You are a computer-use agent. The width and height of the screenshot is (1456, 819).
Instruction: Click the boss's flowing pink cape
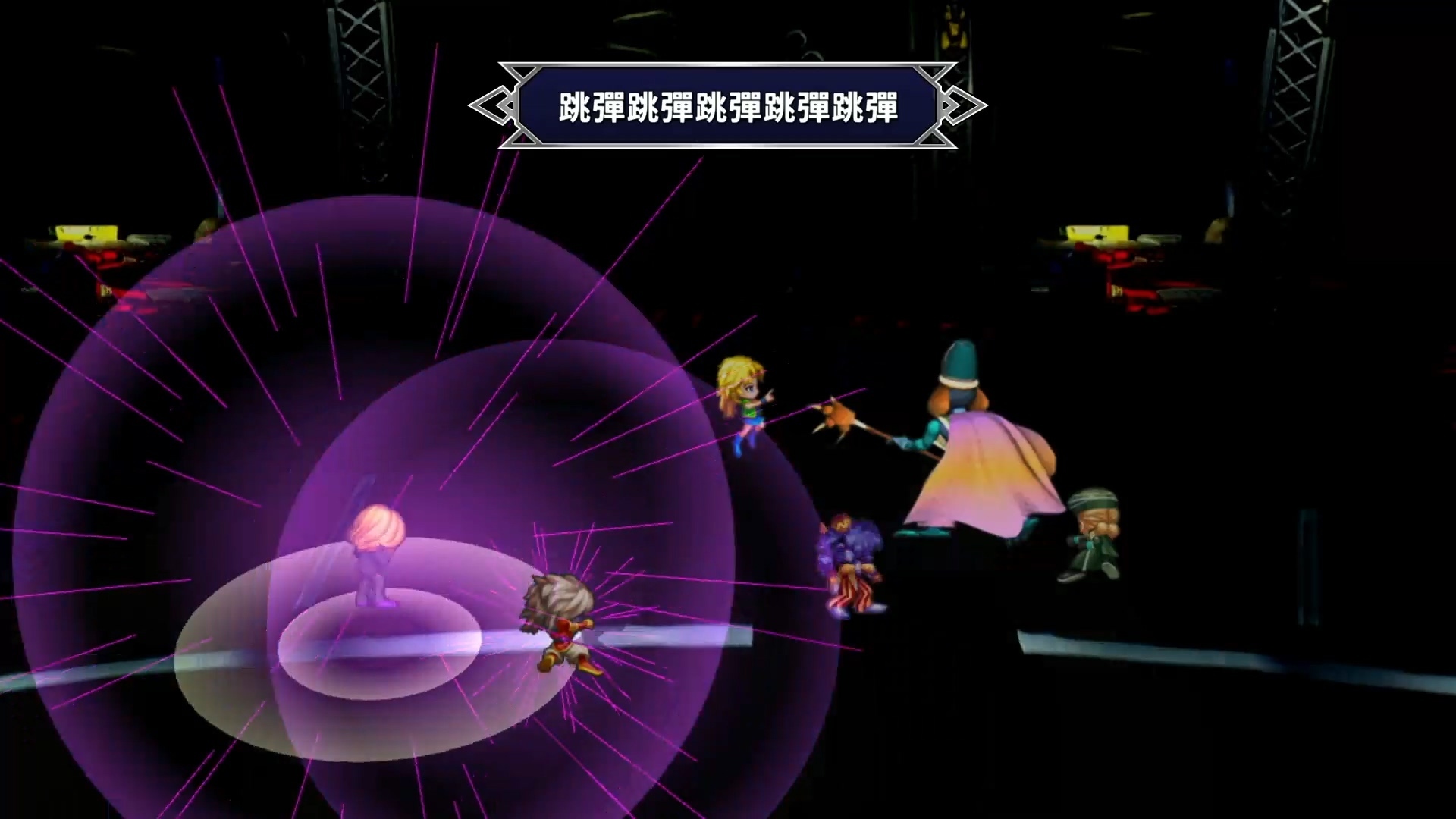[x=1001, y=485]
